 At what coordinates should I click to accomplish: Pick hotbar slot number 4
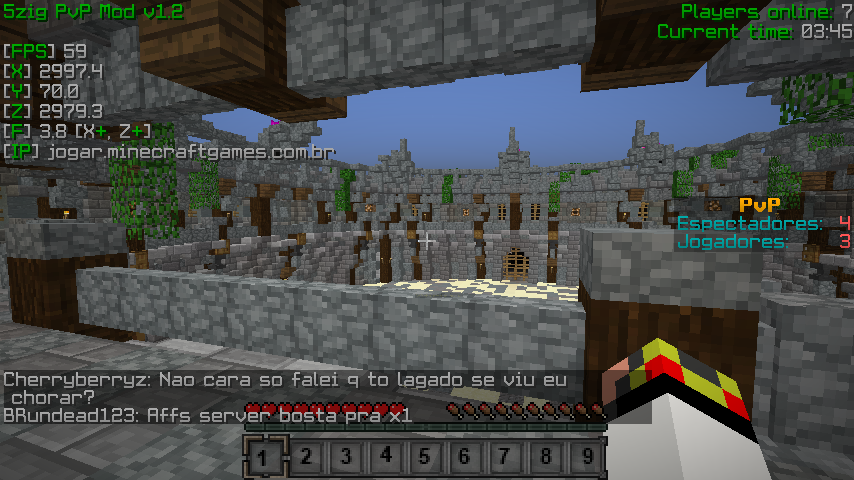click(x=386, y=458)
